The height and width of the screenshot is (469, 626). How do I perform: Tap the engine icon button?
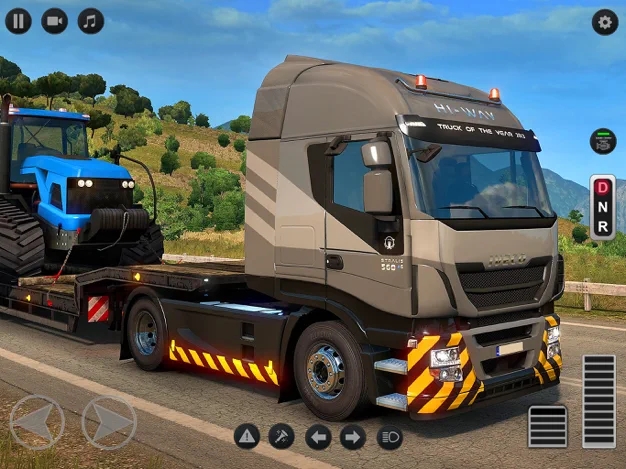coord(602,141)
